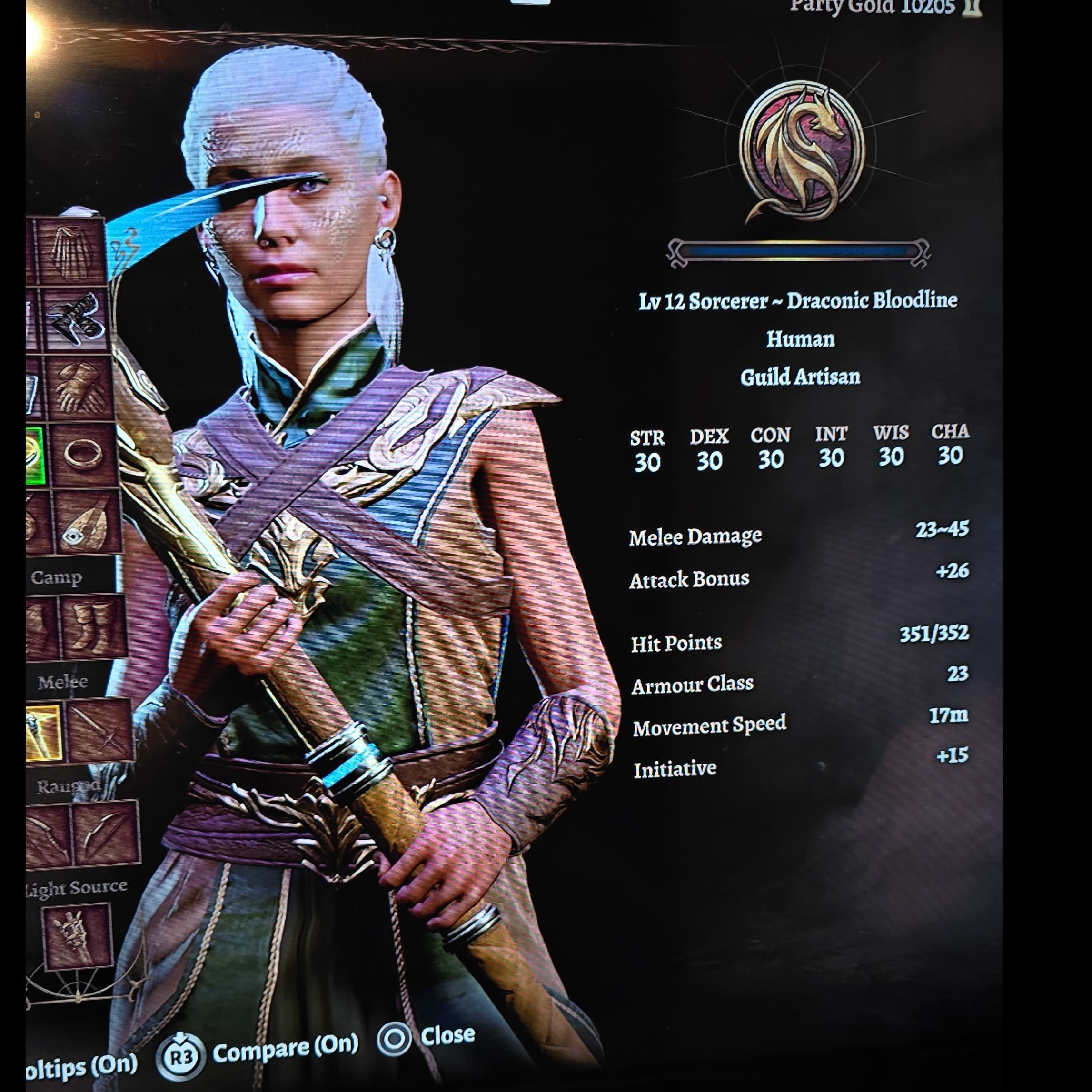The image size is (1092, 1092).
Task: Select the gloves equipment slot
Action: point(79,388)
